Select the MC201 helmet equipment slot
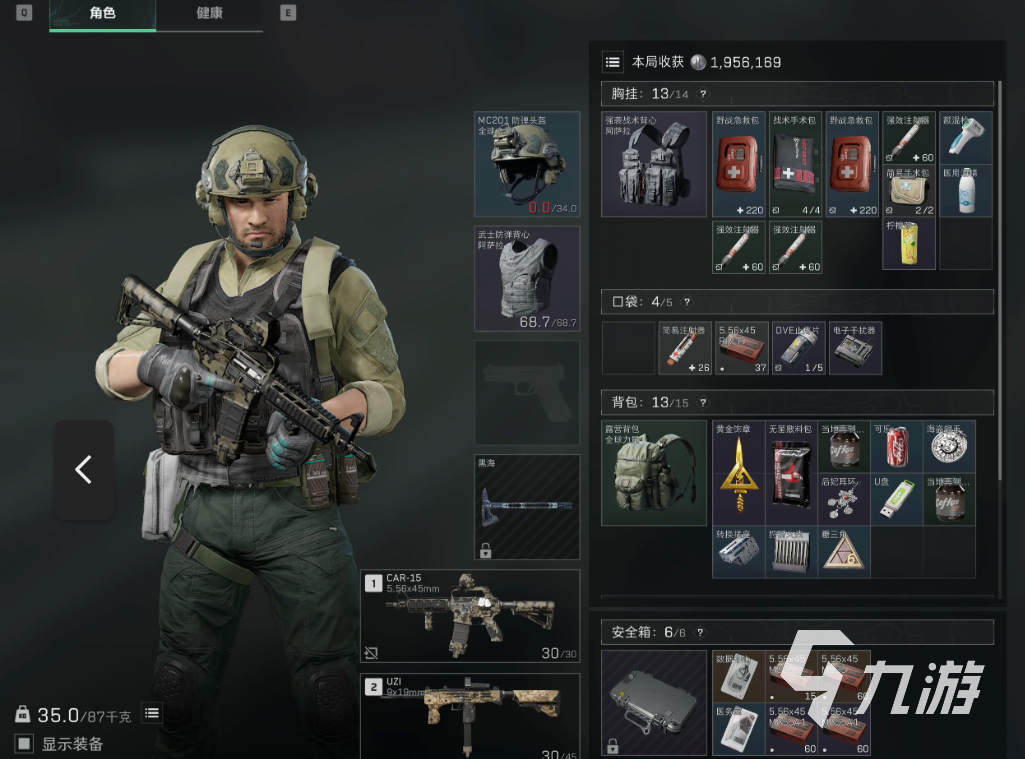1025x759 pixels. coord(527,164)
